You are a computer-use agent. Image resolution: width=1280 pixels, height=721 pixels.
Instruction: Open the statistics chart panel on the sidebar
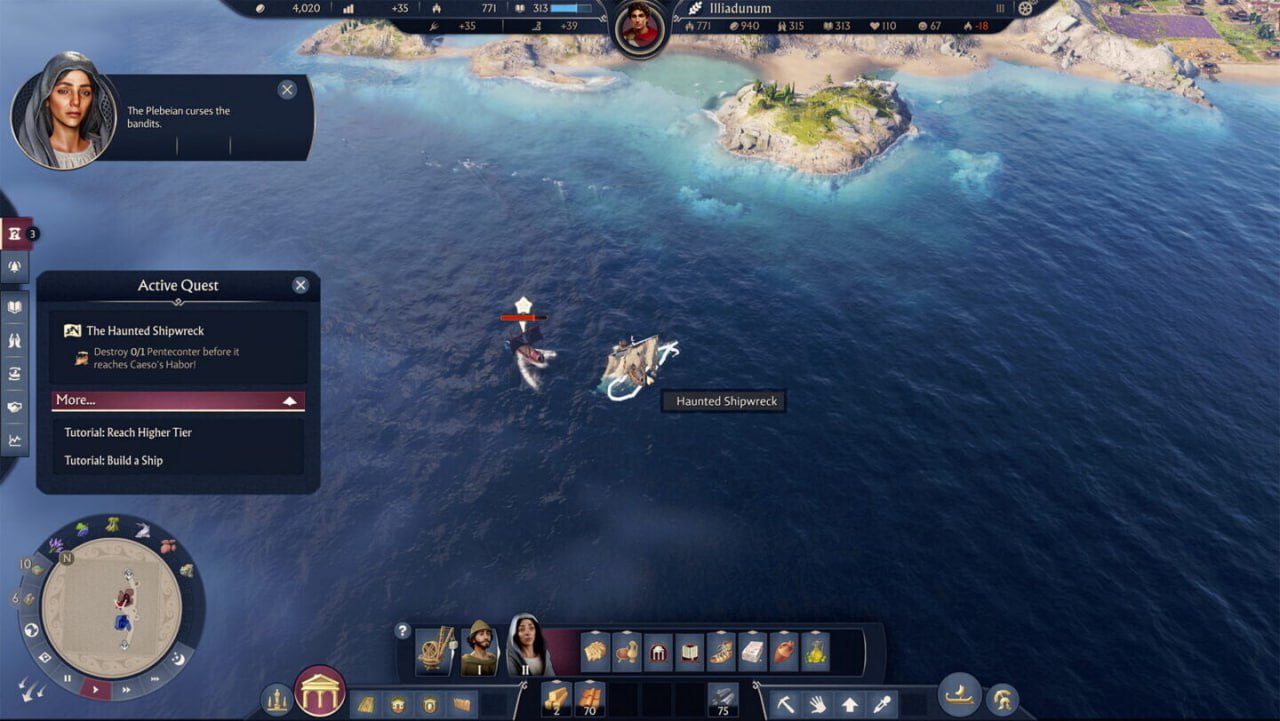coord(15,438)
